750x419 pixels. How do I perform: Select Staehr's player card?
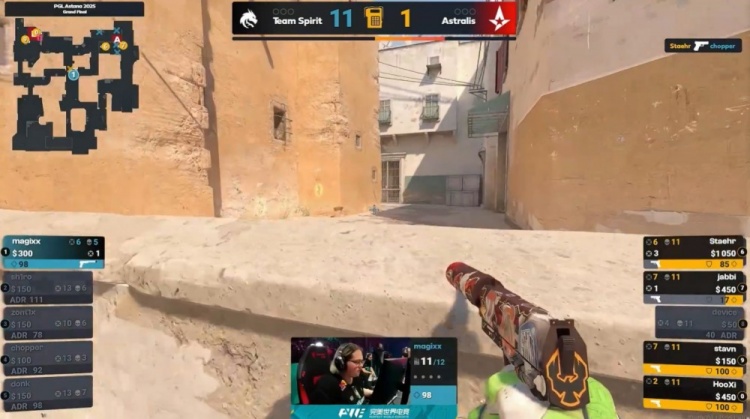pos(696,252)
